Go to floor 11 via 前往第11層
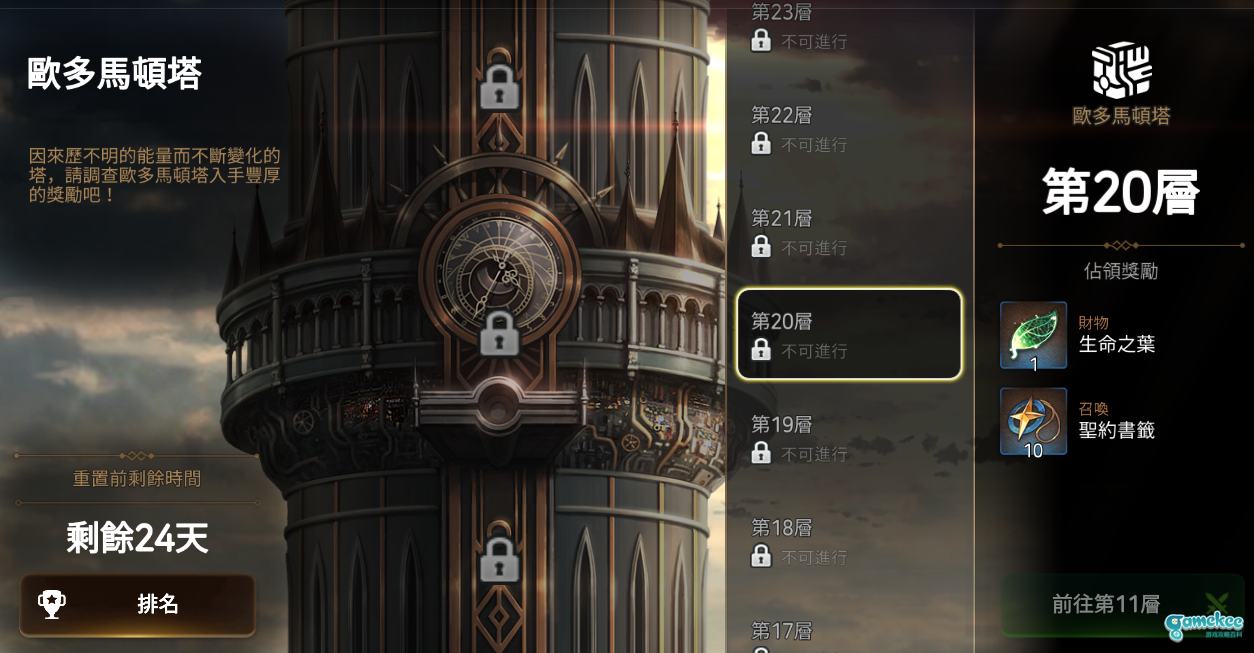The image size is (1254, 653). pos(1105,604)
